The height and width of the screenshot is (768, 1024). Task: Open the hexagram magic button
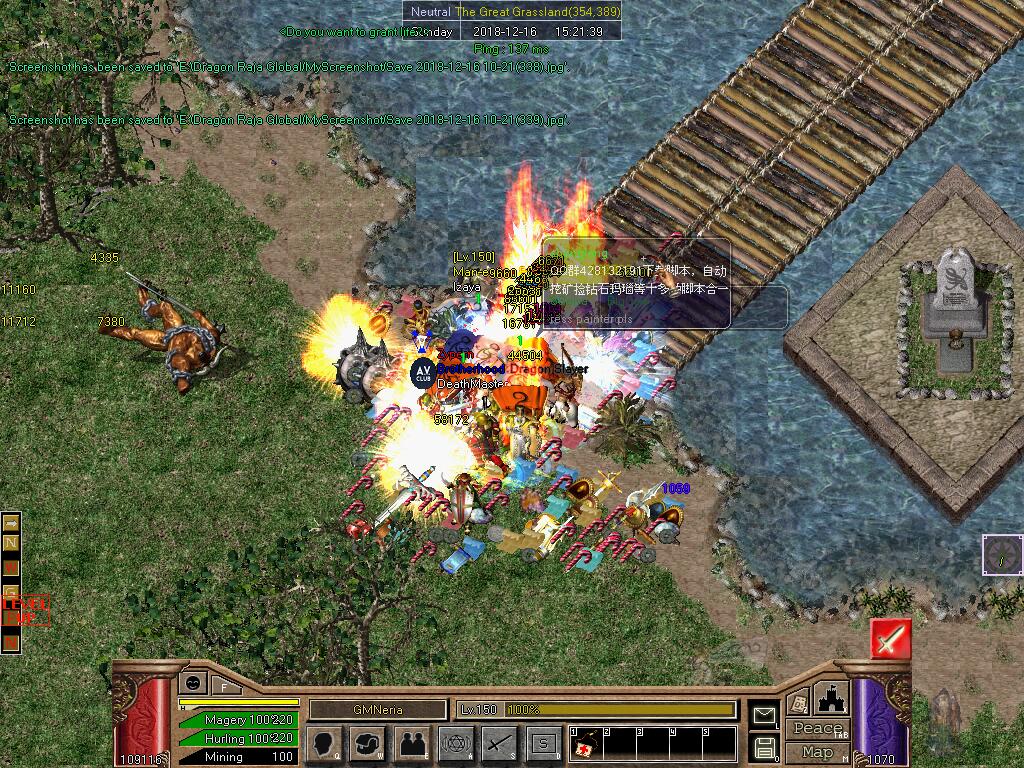pos(456,743)
